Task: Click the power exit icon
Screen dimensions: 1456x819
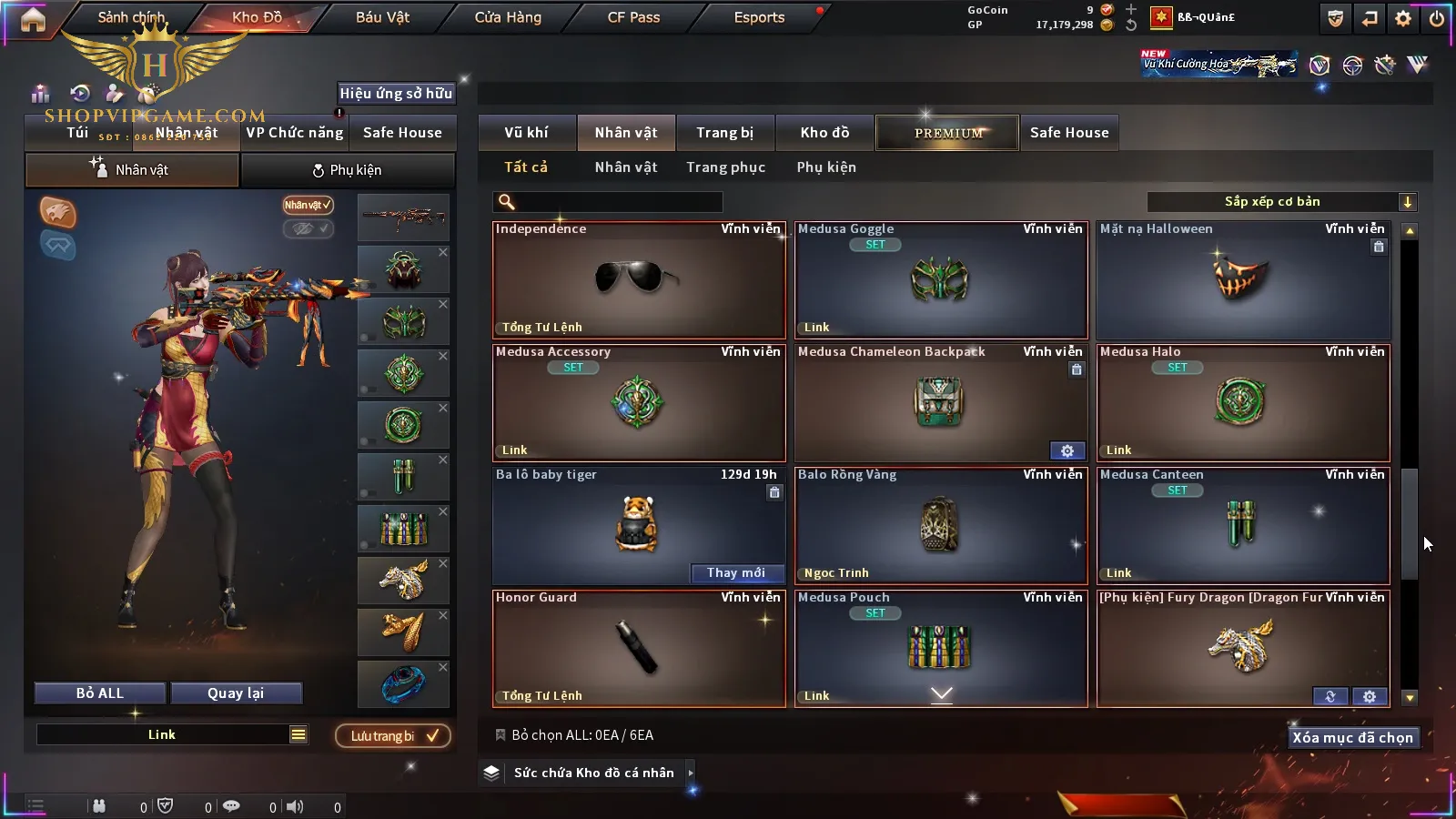Action: [1437, 18]
